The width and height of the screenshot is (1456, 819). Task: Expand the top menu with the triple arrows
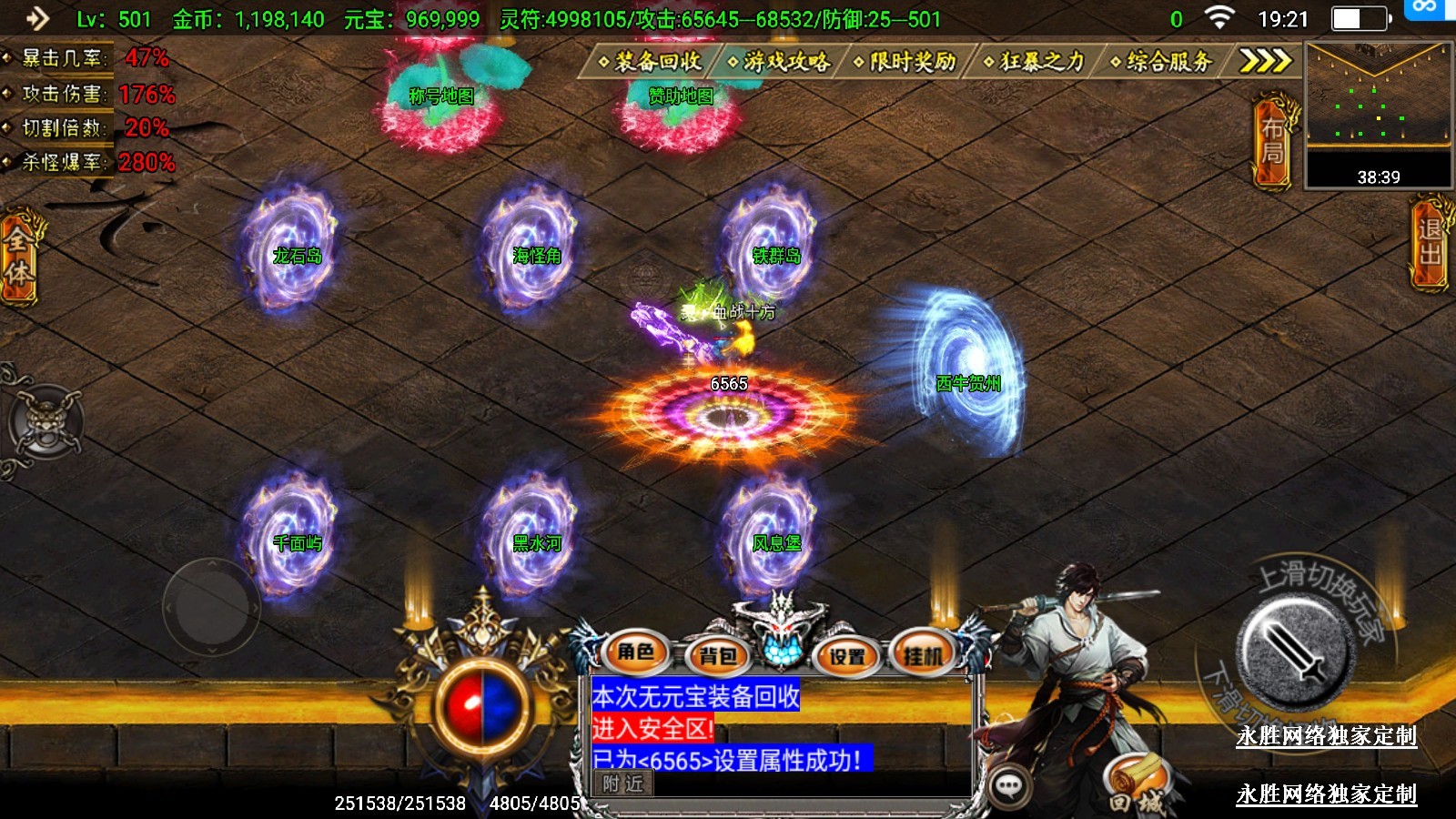[1265, 61]
